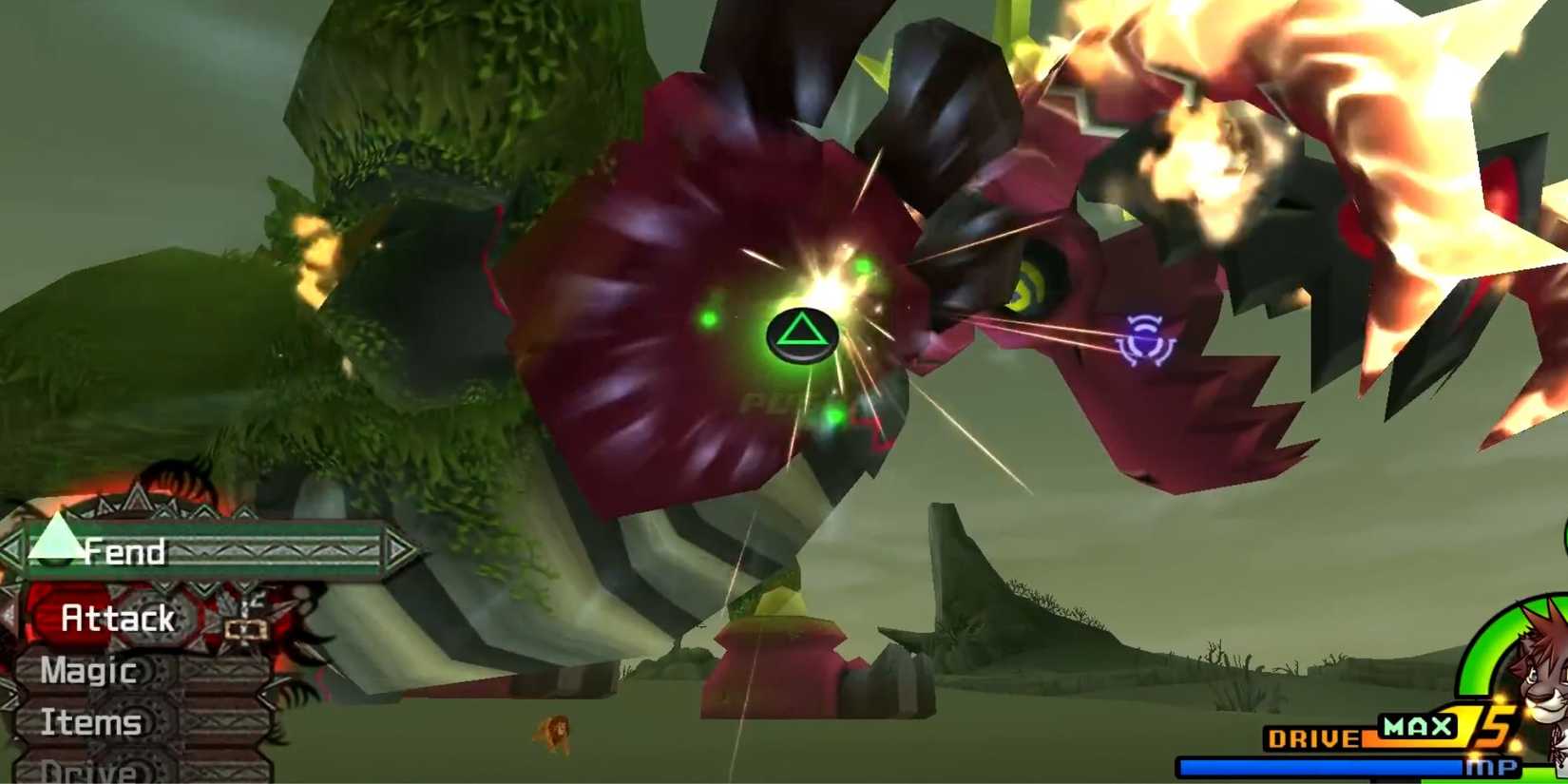Select Magic from the command menu
Screen dimensions: 1568x784
[x=87, y=671]
